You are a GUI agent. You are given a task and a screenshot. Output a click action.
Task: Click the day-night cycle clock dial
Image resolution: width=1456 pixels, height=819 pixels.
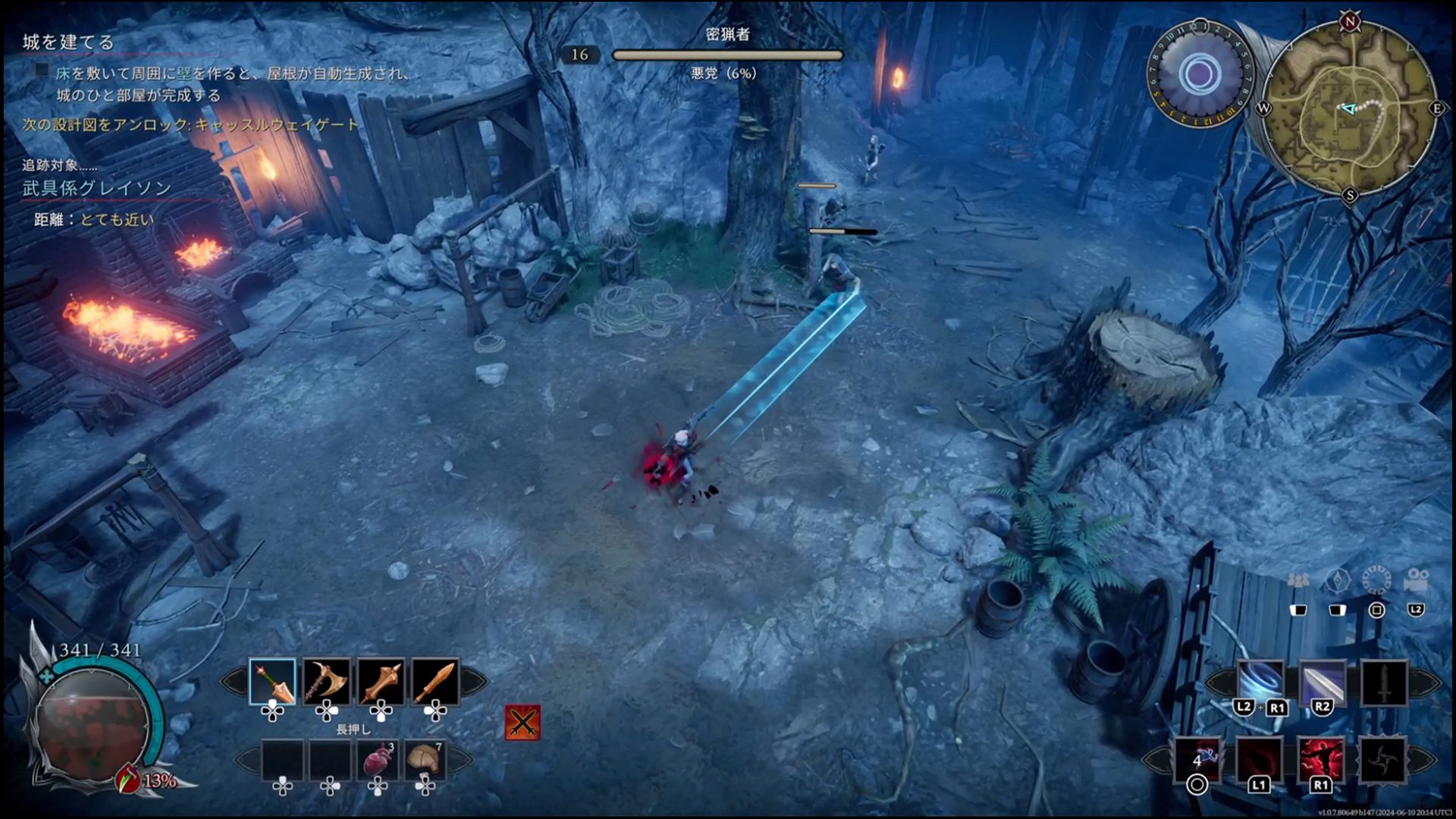[x=1200, y=74]
